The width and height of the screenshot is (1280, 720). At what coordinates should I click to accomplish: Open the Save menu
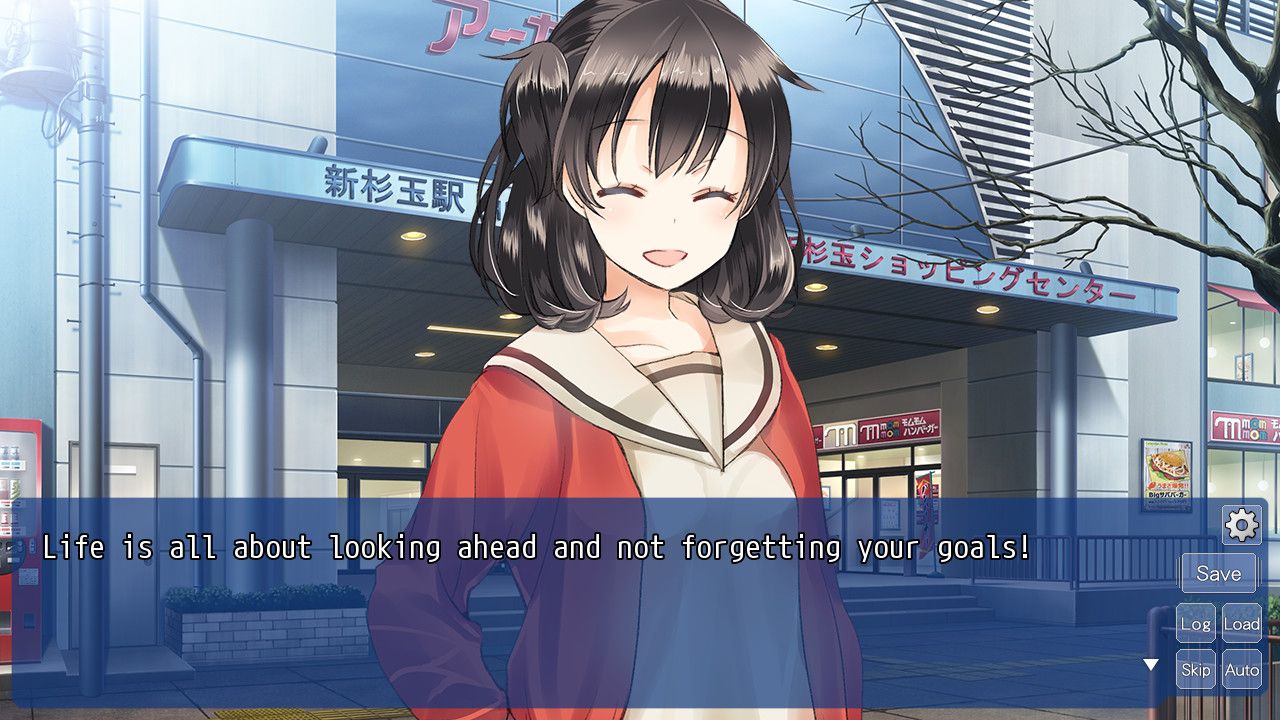coord(1219,573)
